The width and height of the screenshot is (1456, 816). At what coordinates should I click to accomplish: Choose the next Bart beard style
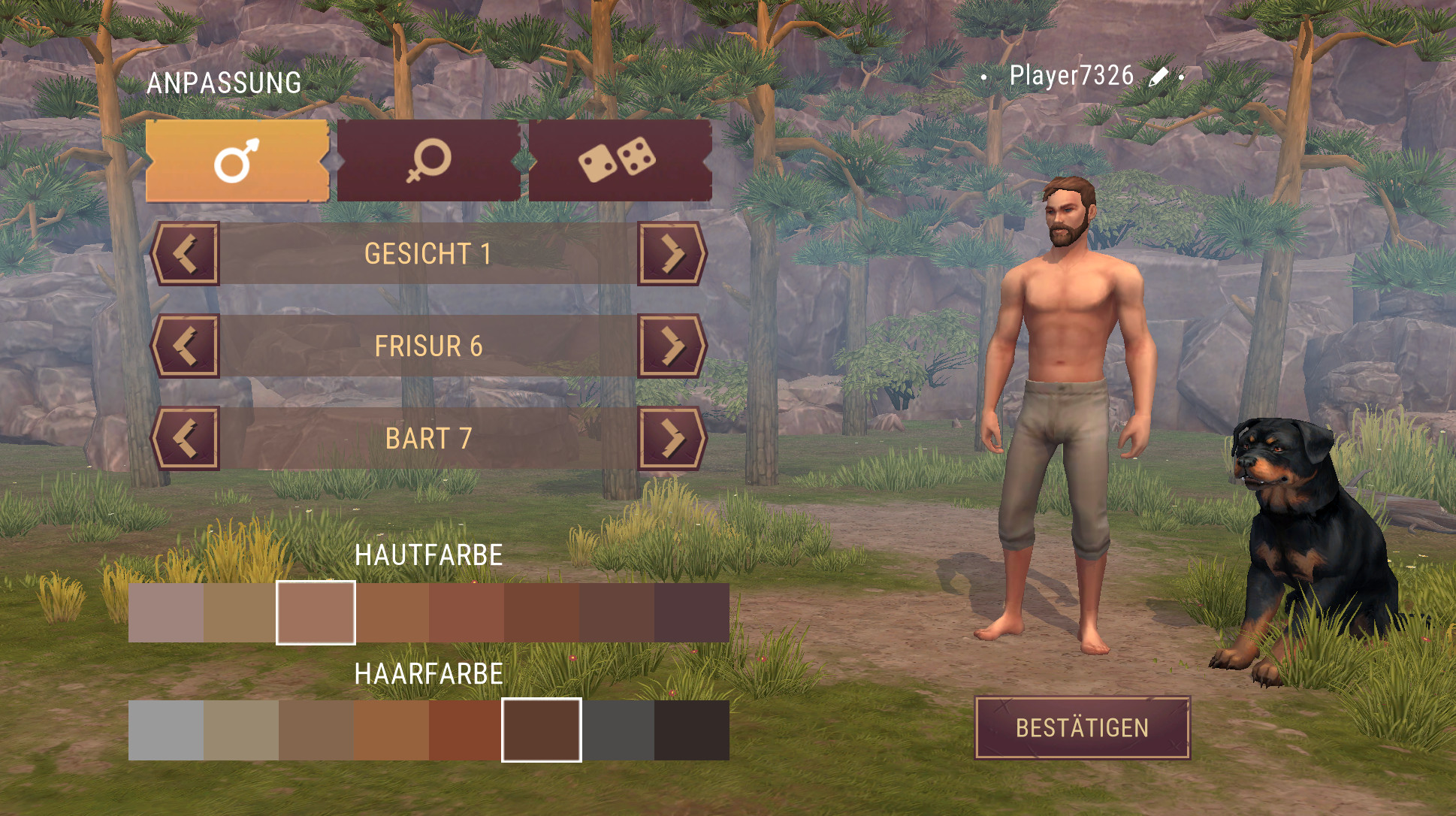672,439
